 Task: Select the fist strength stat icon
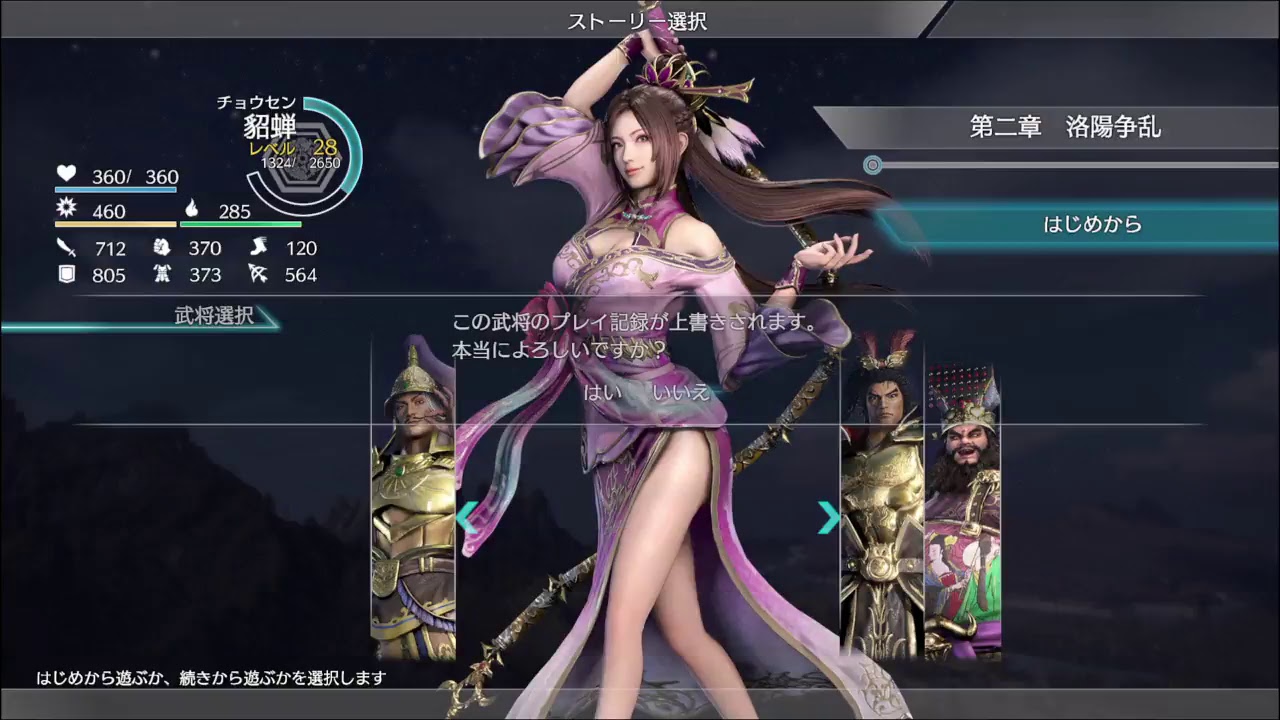tap(162, 248)
